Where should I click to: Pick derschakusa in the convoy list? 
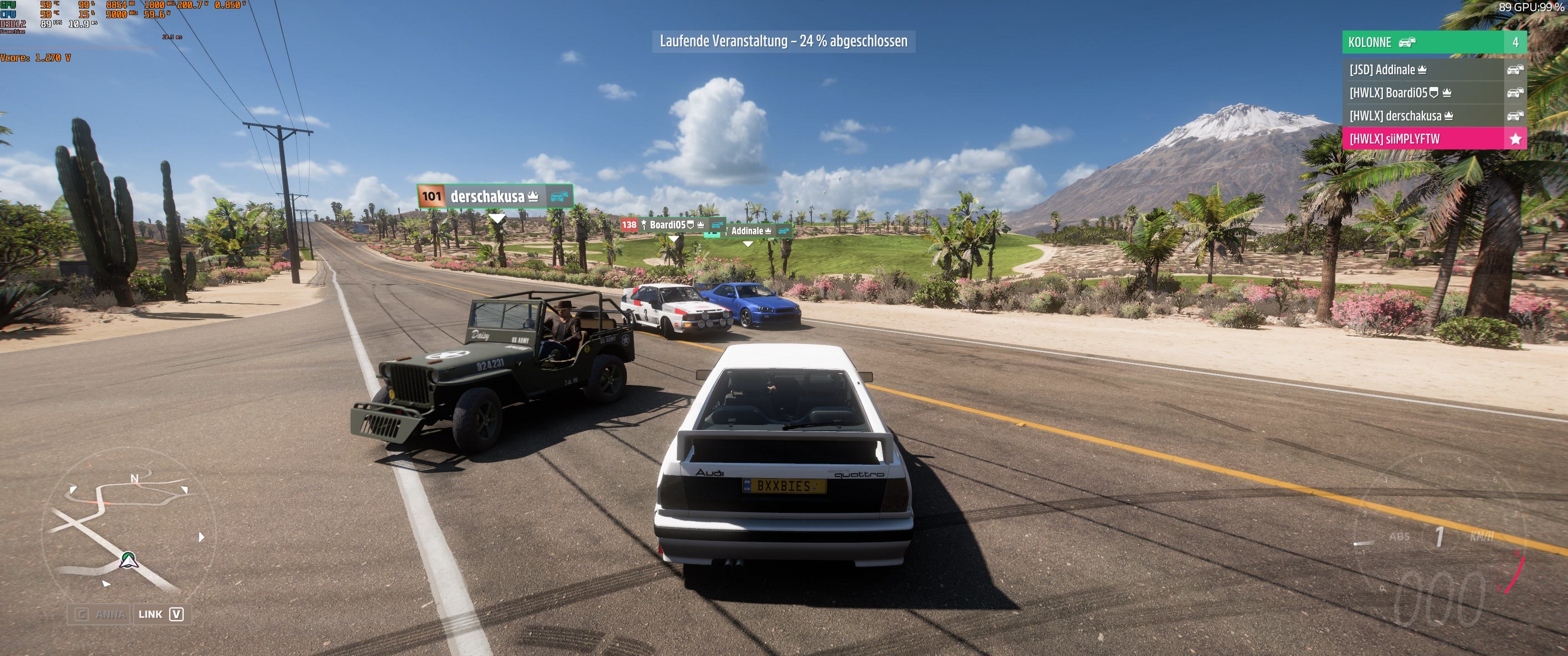click(1433, 116)
